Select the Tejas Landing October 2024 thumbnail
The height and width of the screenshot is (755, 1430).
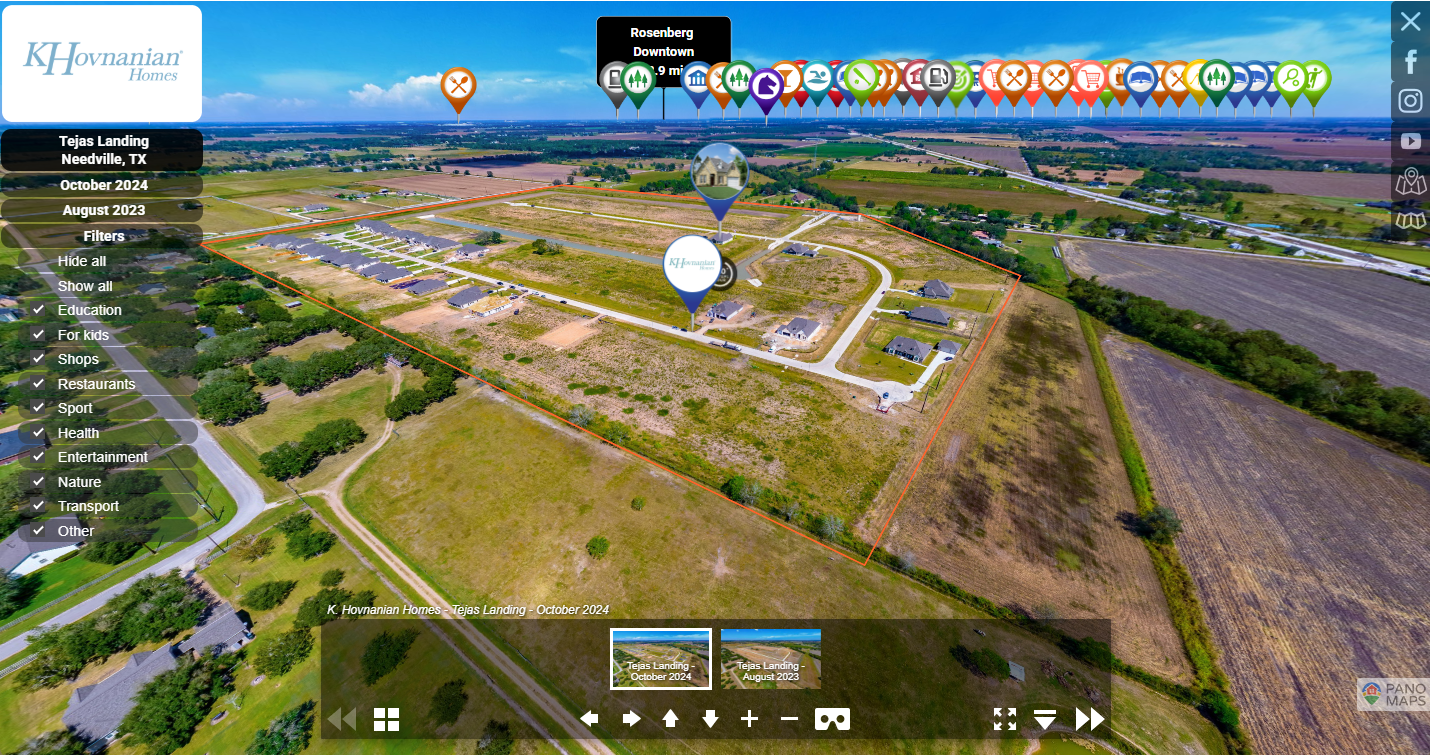(661, 659)
